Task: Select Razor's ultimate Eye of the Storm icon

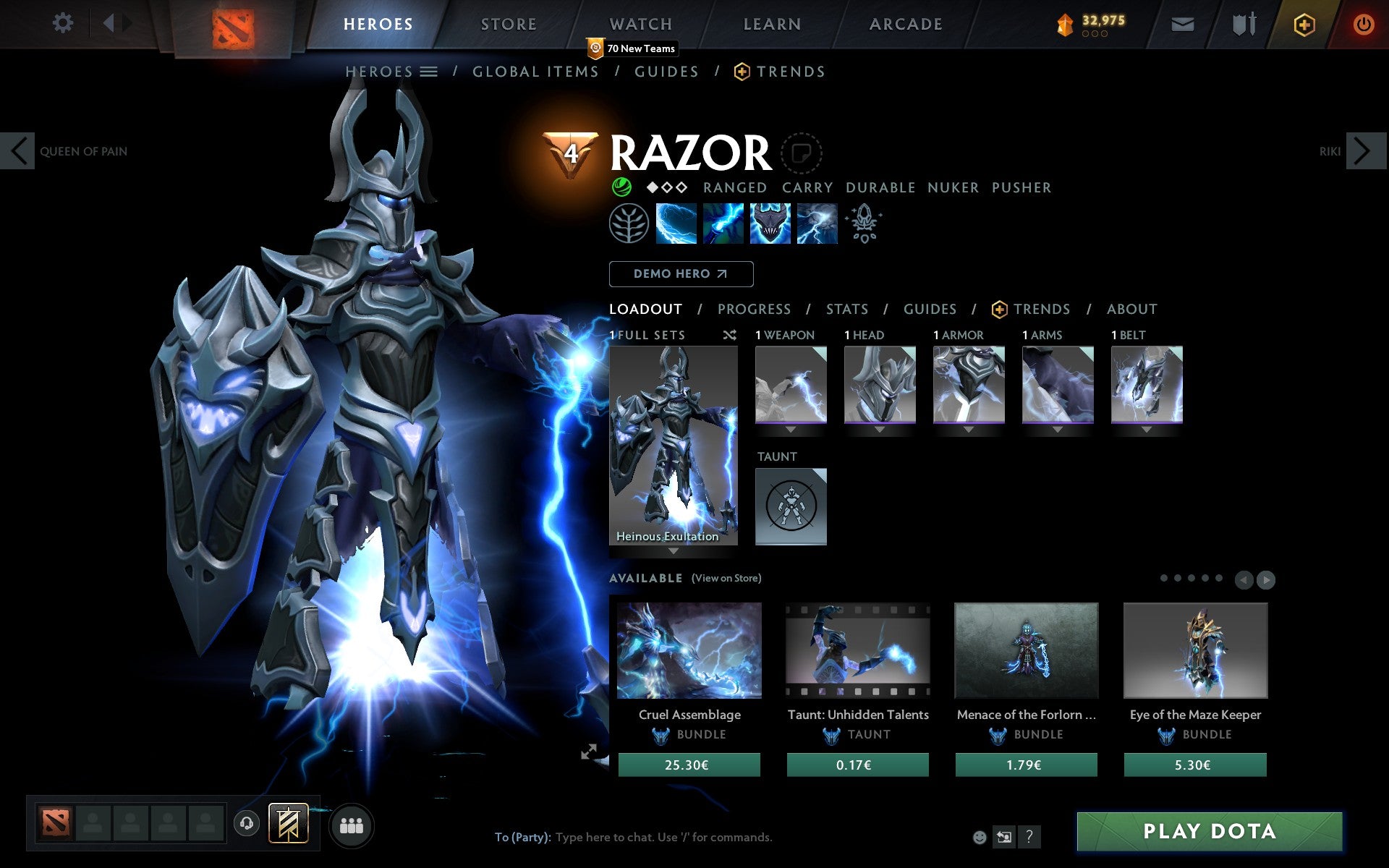Action: point(817,224)
